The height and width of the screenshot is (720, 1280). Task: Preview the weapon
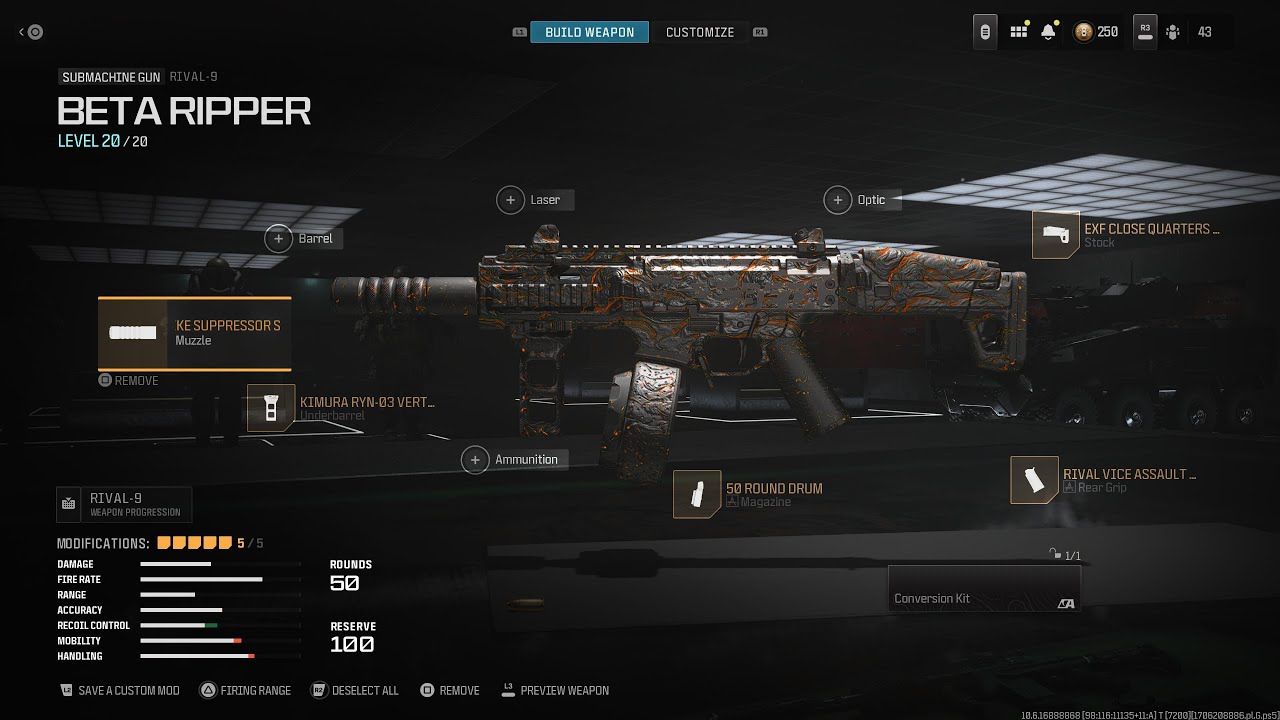pyautogui.click(x=555, y=691)
